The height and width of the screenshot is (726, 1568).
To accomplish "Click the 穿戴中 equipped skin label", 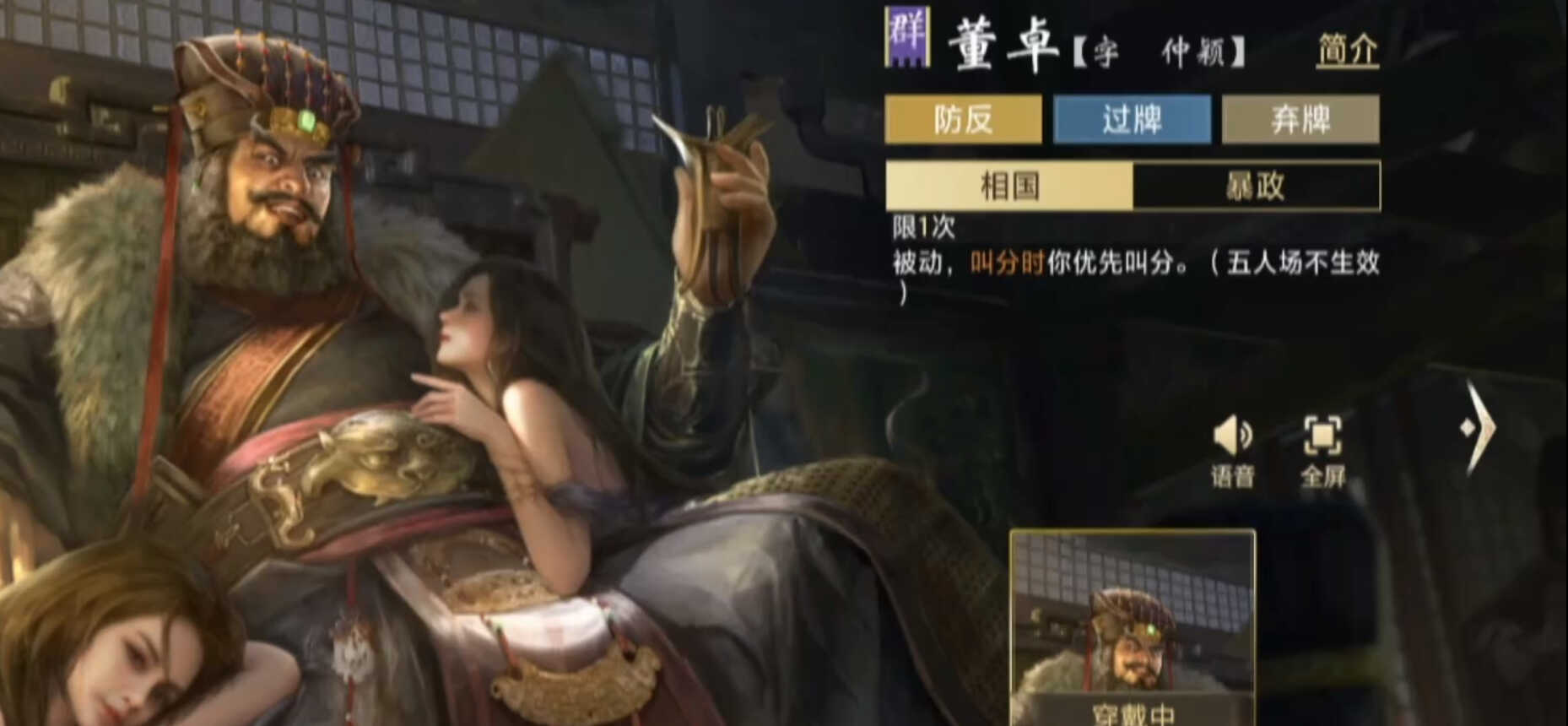I will pos(1135,714).
